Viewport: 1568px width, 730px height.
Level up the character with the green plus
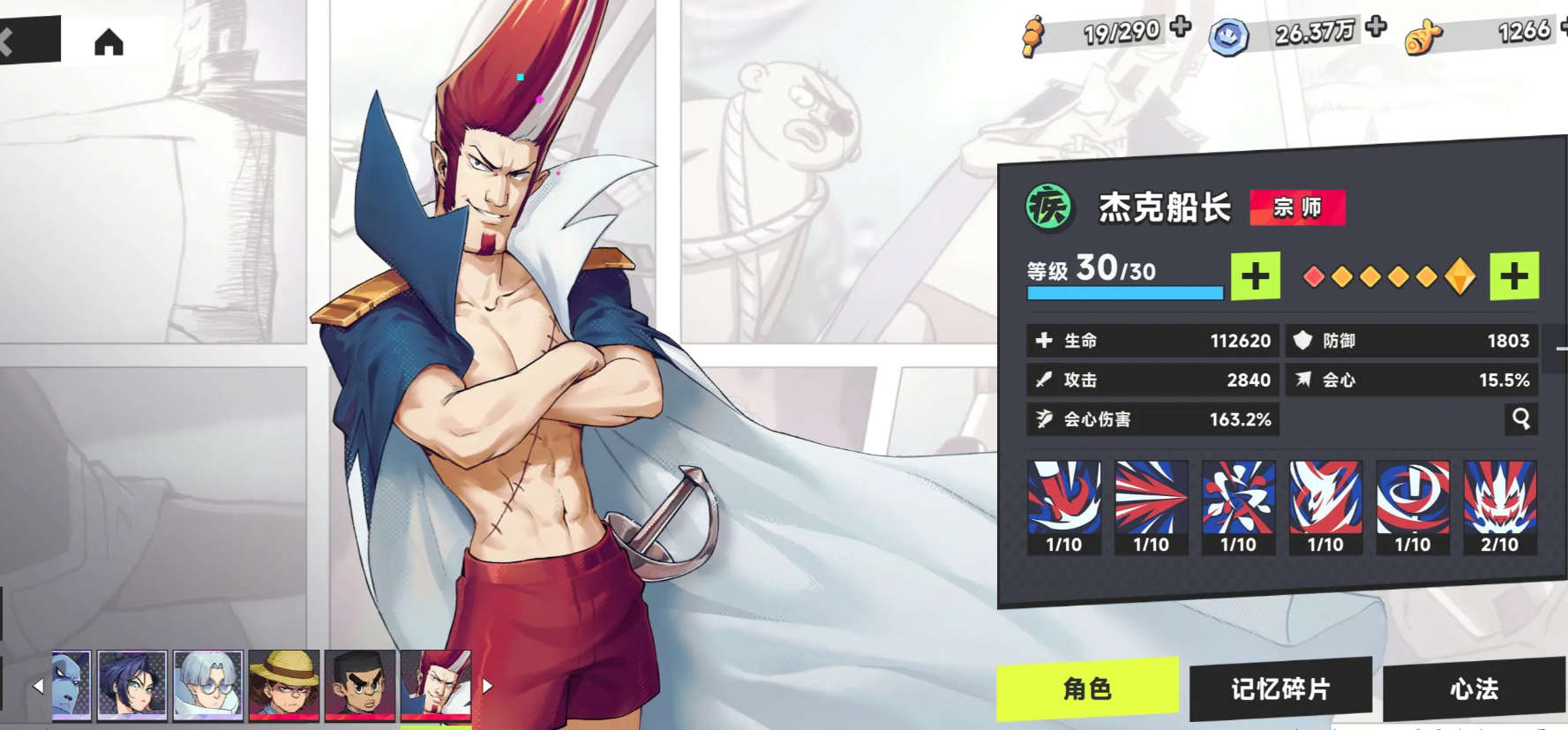click(1255, 276)
